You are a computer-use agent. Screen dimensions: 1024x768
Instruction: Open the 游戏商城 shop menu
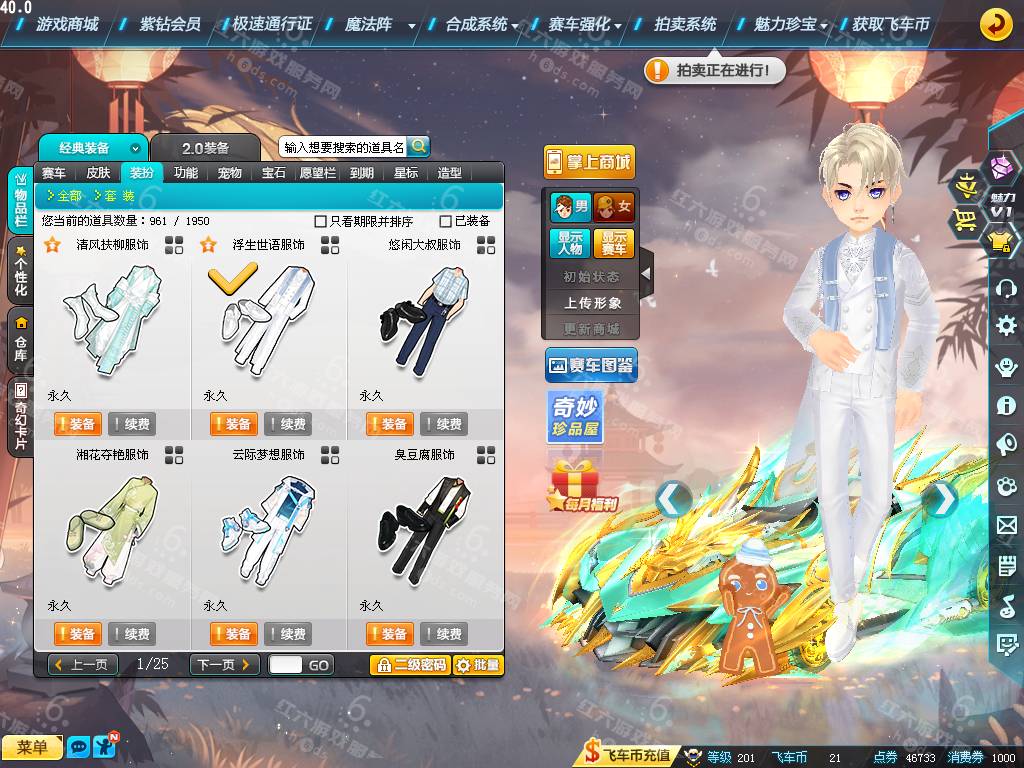[67, 24]
